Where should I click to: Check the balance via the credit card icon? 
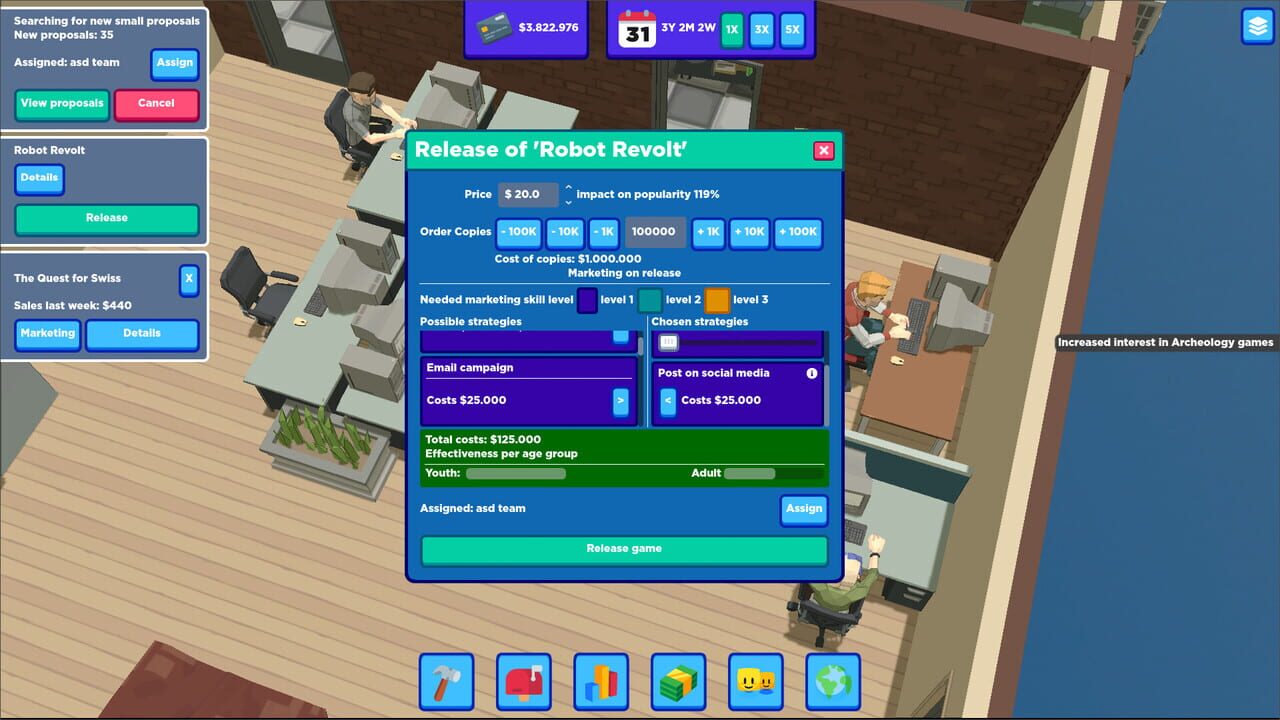[x=494, y=27]
